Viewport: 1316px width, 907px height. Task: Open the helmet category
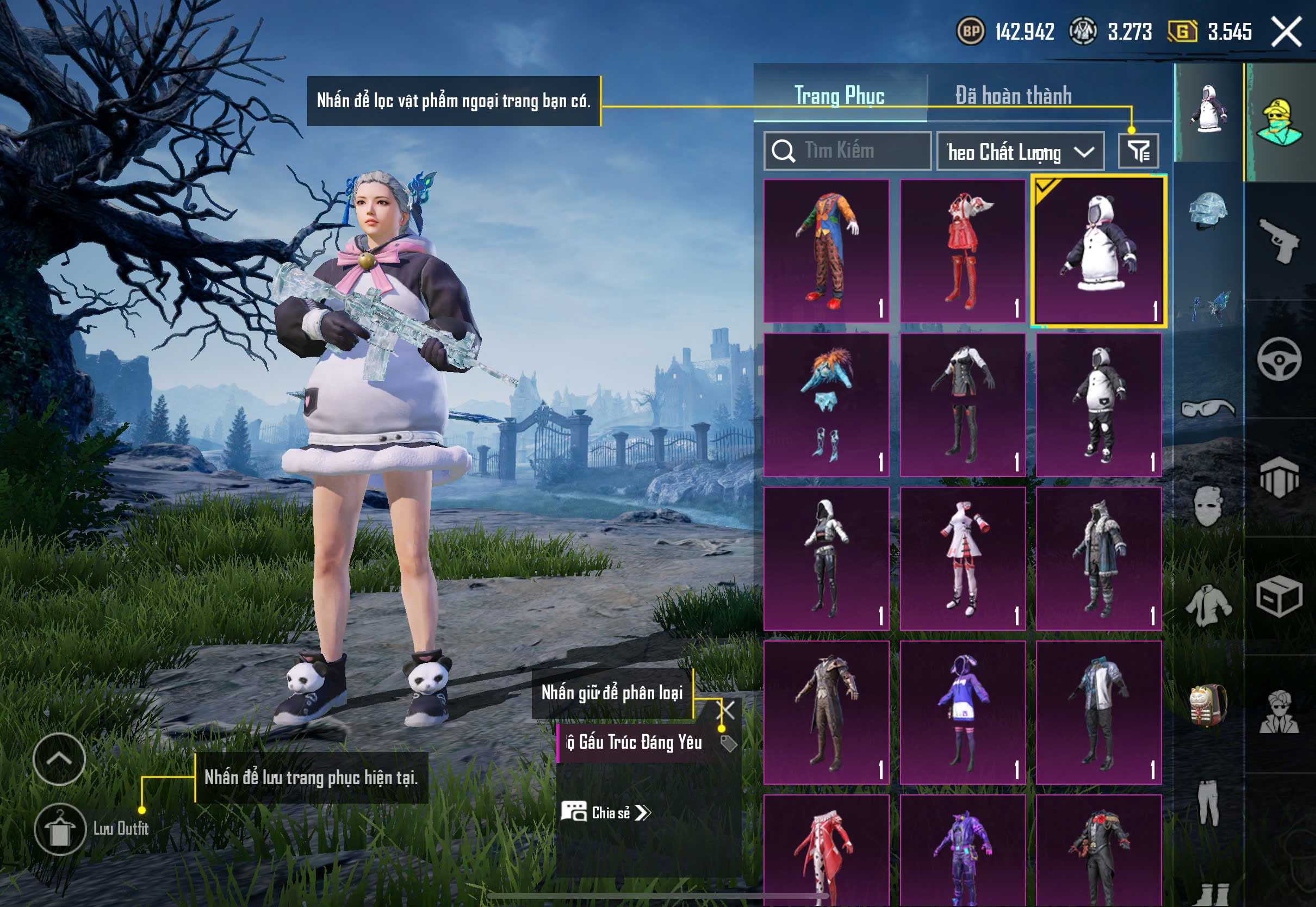pyautogui.click(x=1208, y=212)
